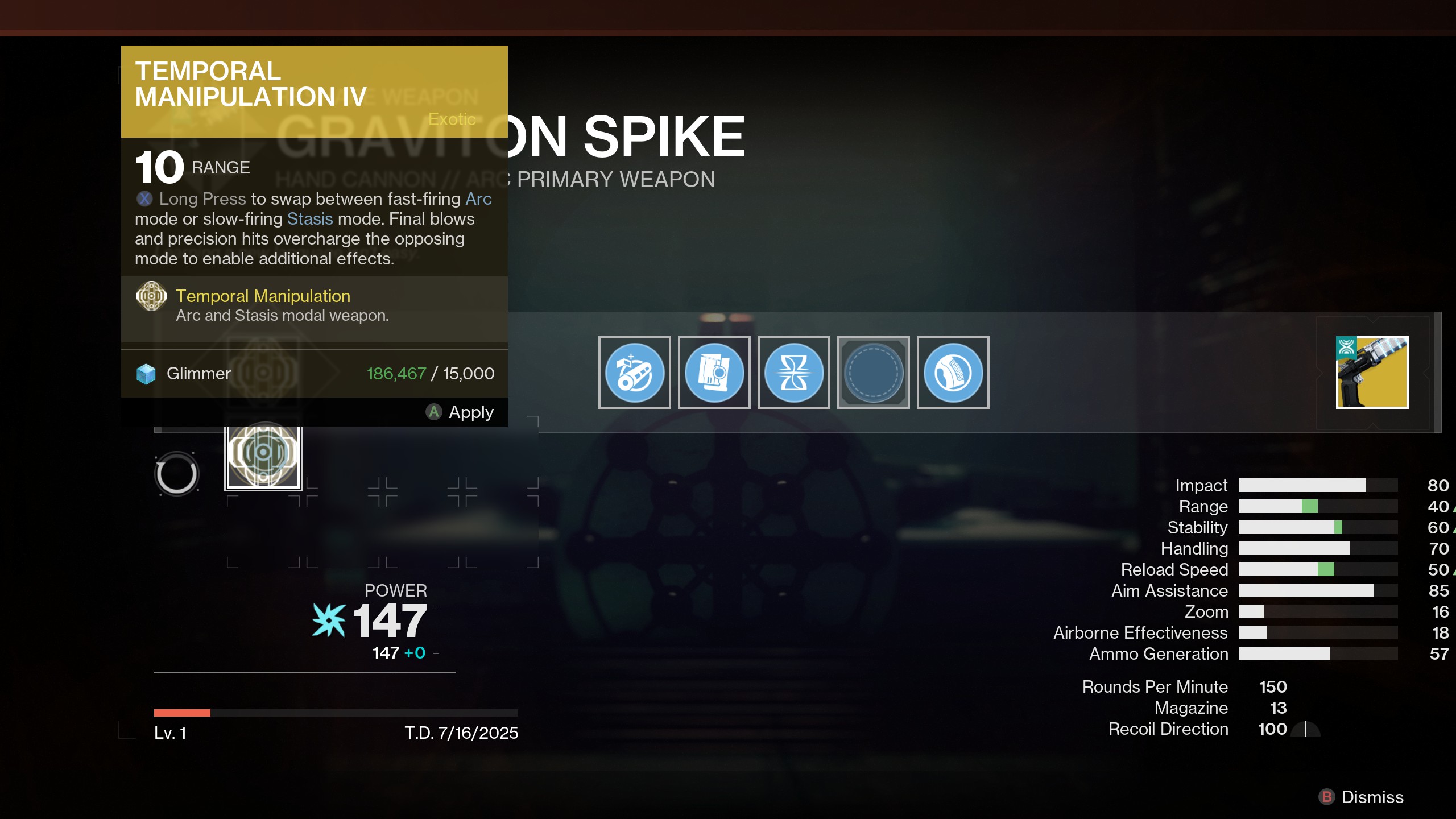Click the grip perk icon

tap(953, 373)
